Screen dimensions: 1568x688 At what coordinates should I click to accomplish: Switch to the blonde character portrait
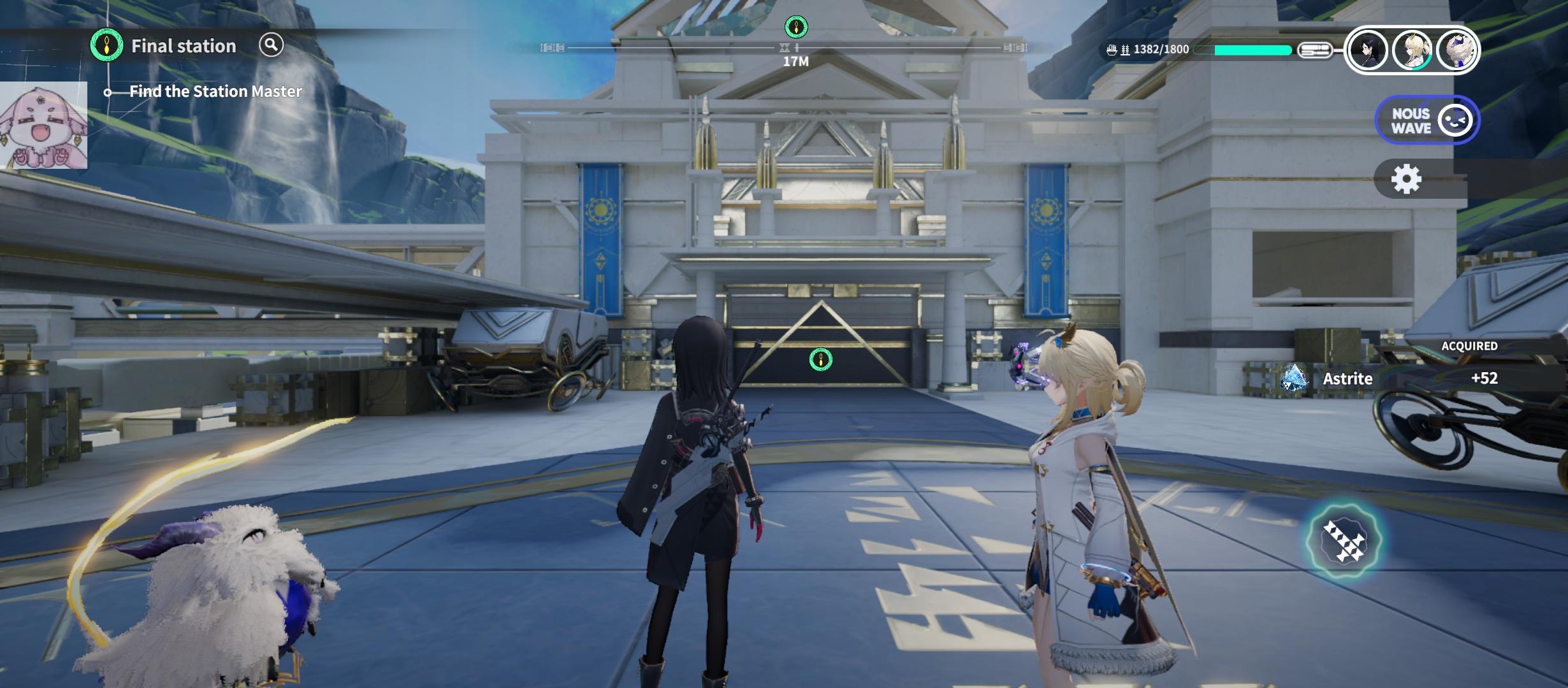pyautogui.click(x=1412, y=50)
